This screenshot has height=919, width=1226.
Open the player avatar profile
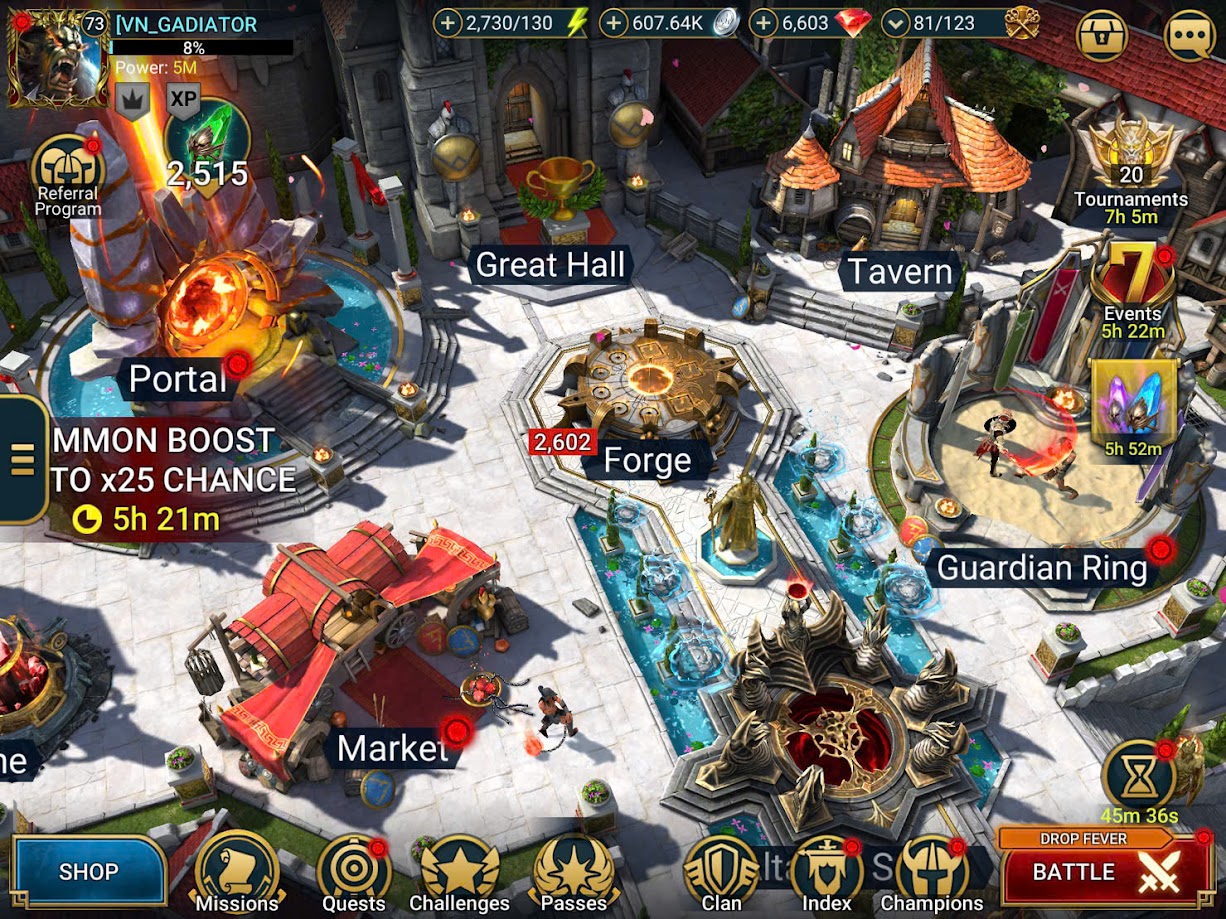point(56,58)
